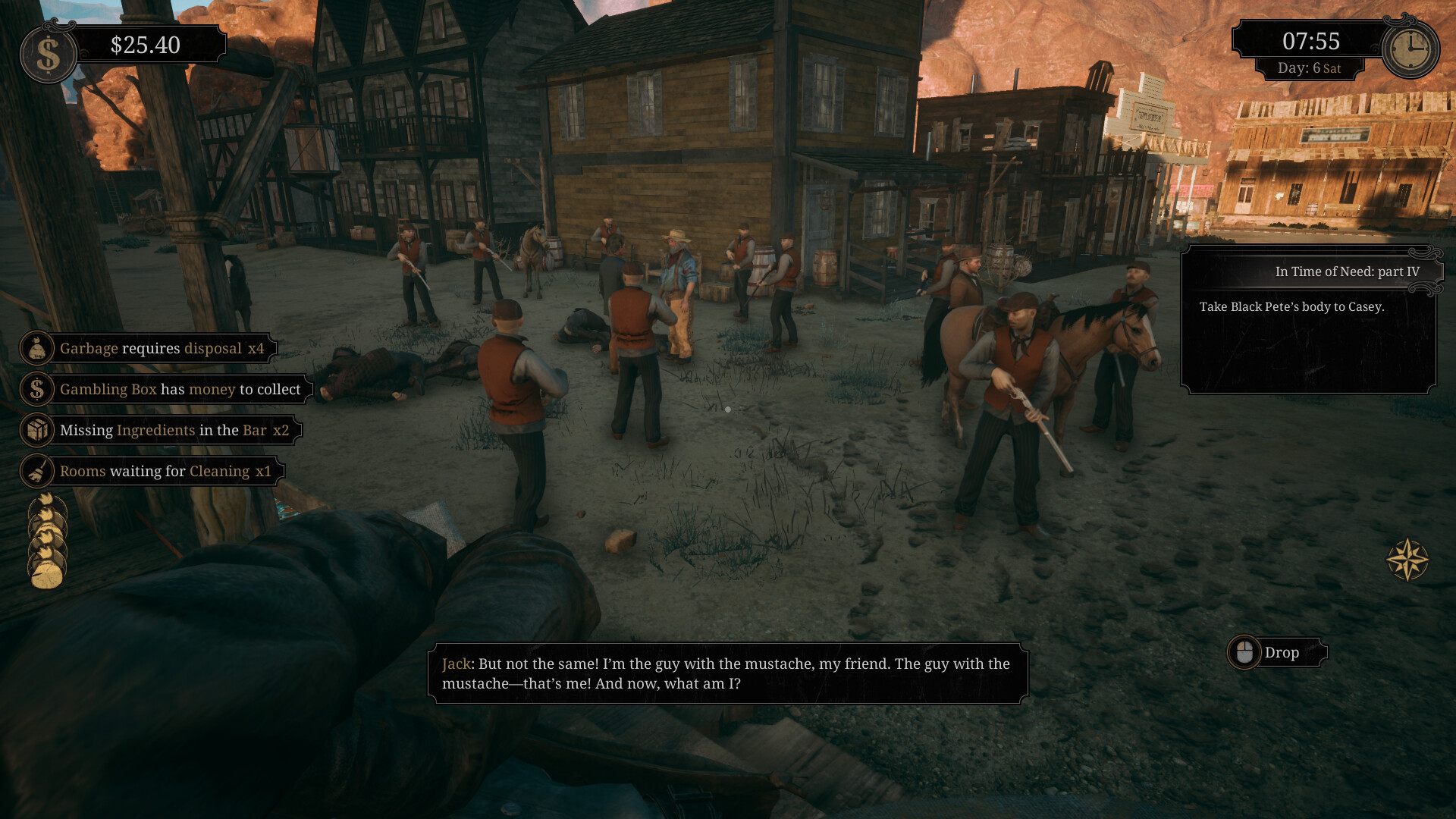Viewport: 1456px width, 819px height.
Task: Click the Missing Ingredients in the Bar alert
Action: [x=173, y=430]
